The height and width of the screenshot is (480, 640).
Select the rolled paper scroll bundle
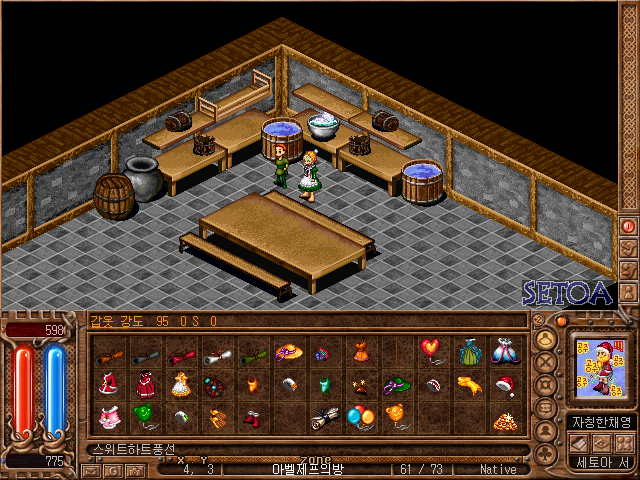tap(324, 416)
